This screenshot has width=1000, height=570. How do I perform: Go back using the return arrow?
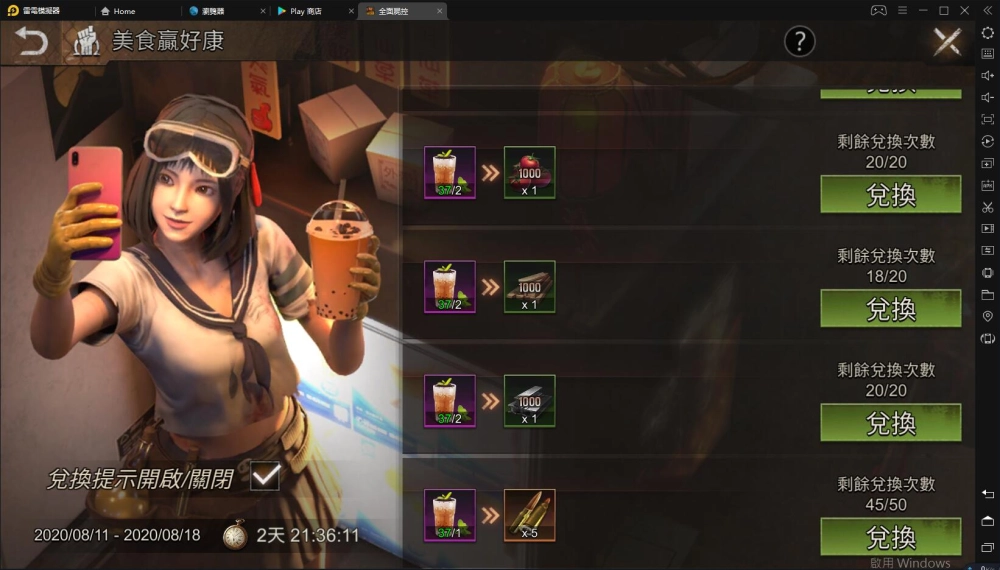click(31, 42)
